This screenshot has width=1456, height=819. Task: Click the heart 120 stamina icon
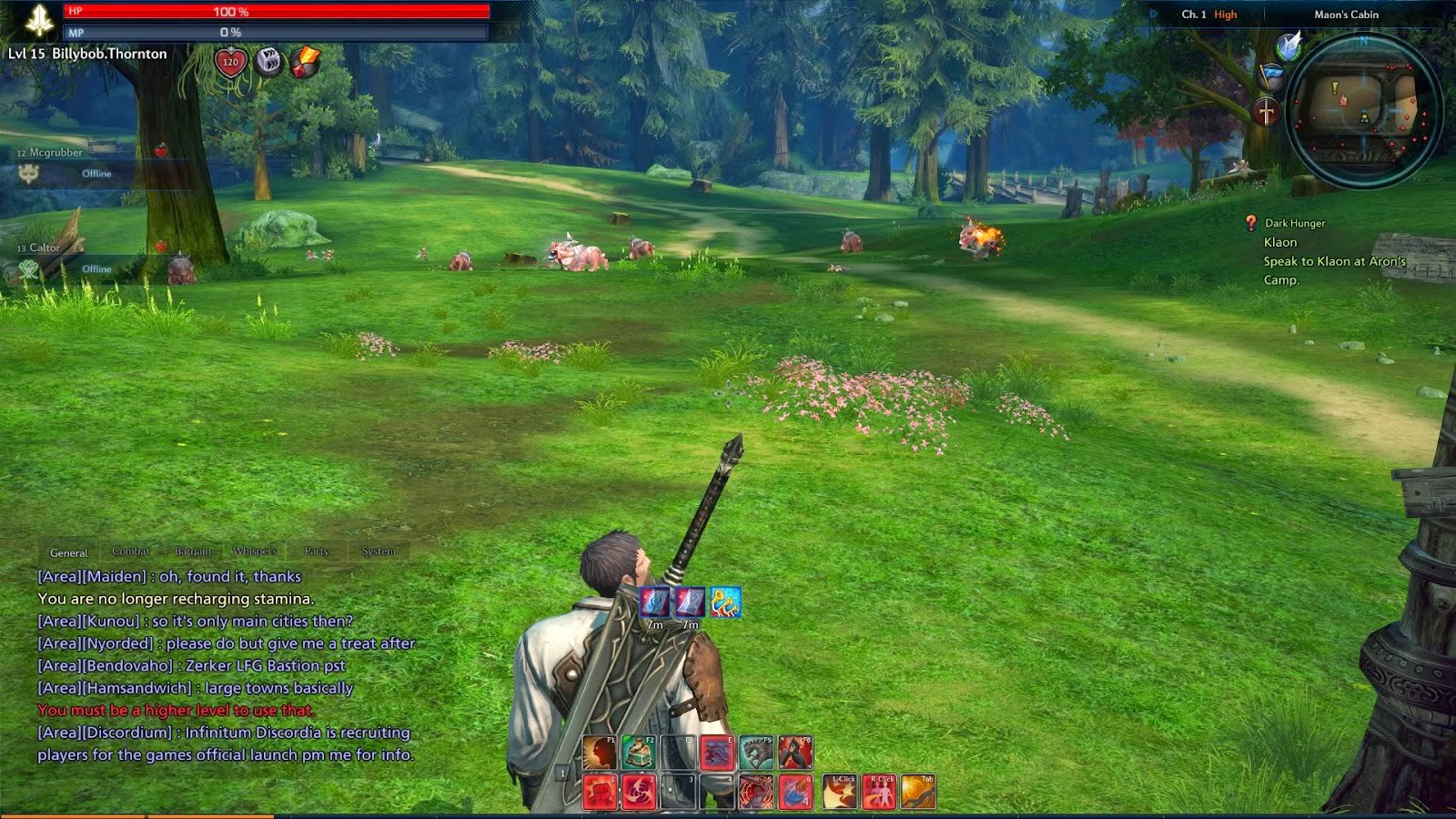pyautogui.click(x=230, y=63)
